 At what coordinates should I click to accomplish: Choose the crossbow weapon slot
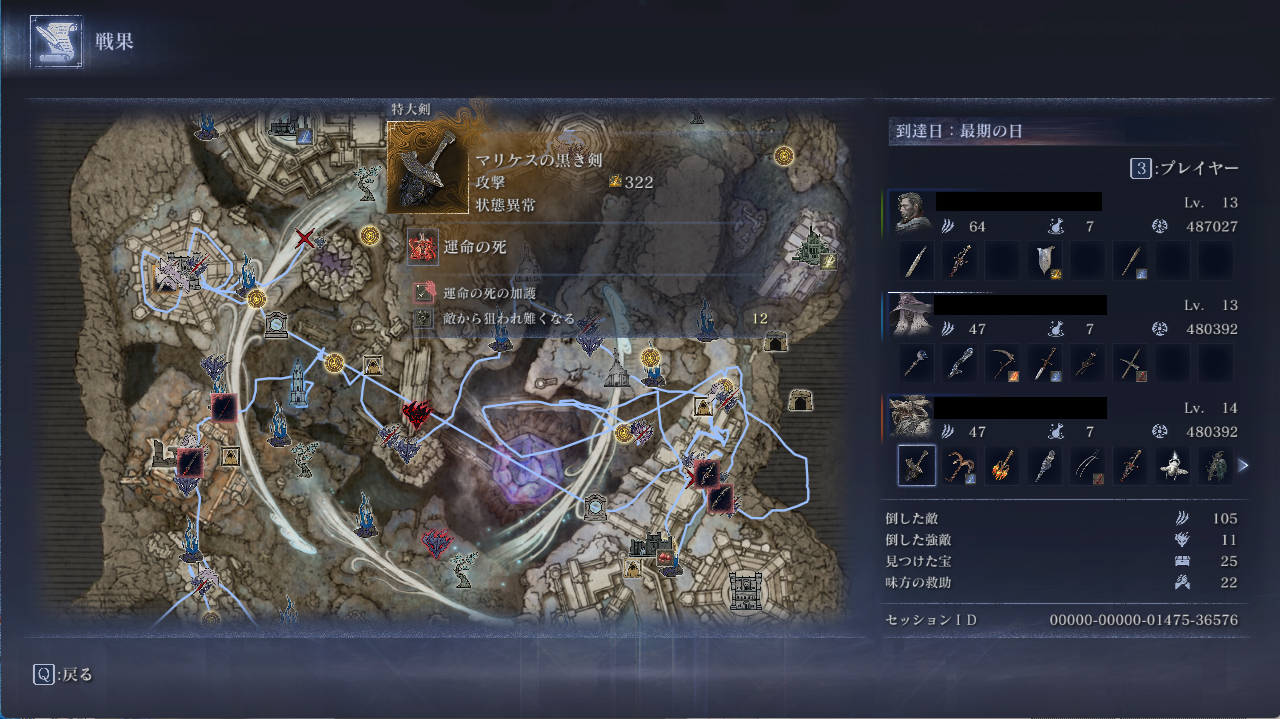point(1130,363)
